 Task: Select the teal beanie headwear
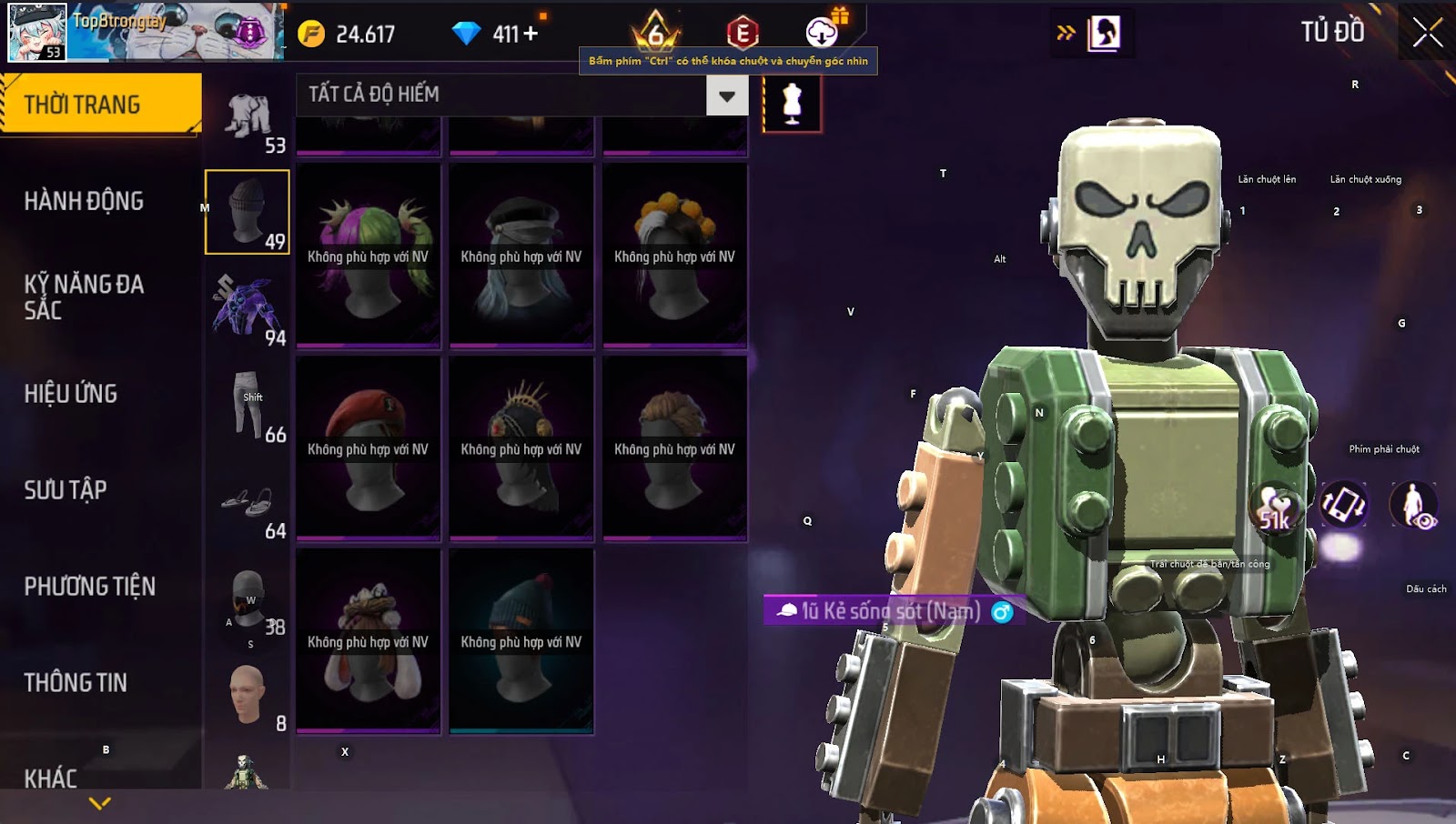pos(521,640)
